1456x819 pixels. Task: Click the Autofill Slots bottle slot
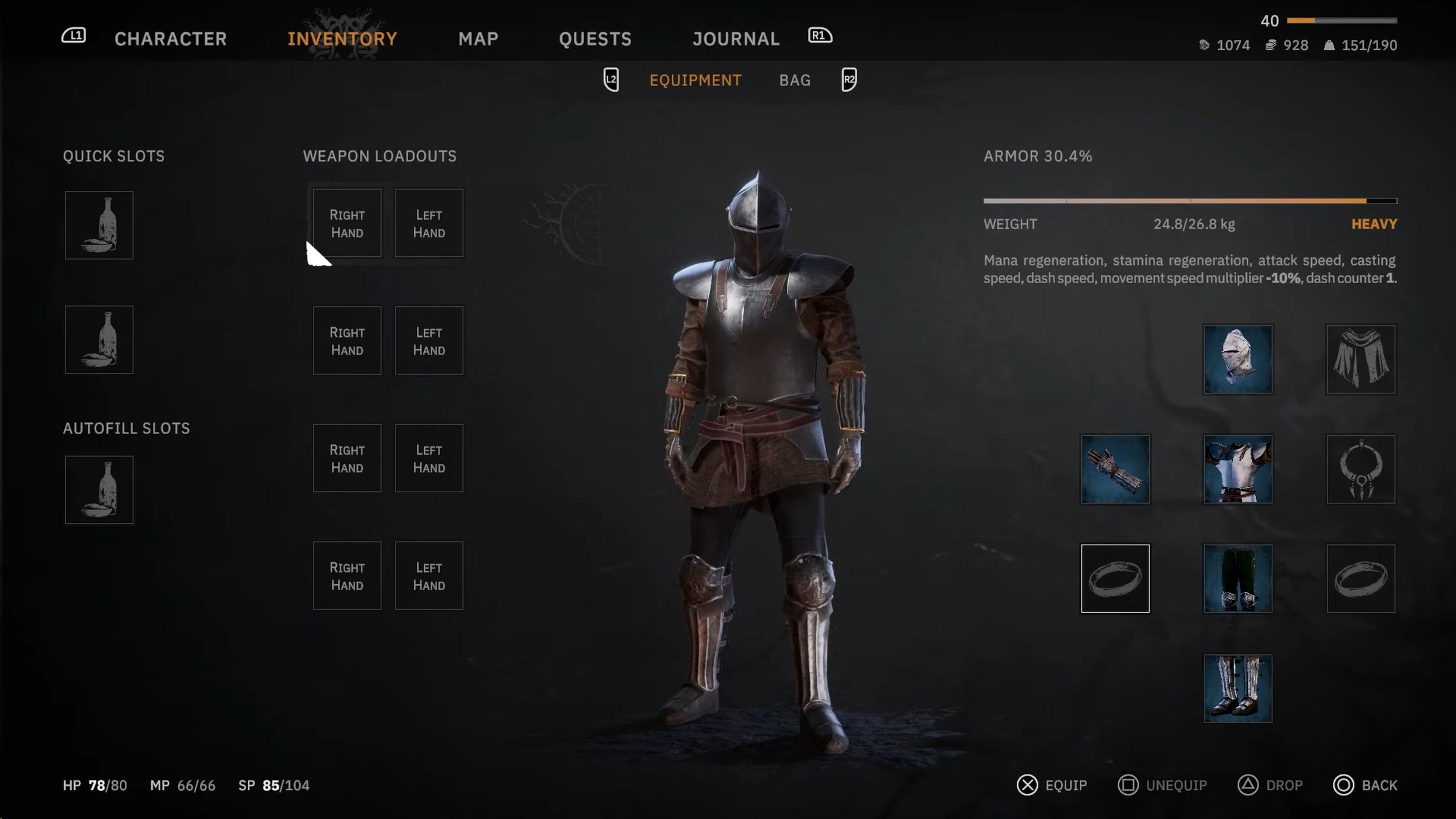coord(99,490)
